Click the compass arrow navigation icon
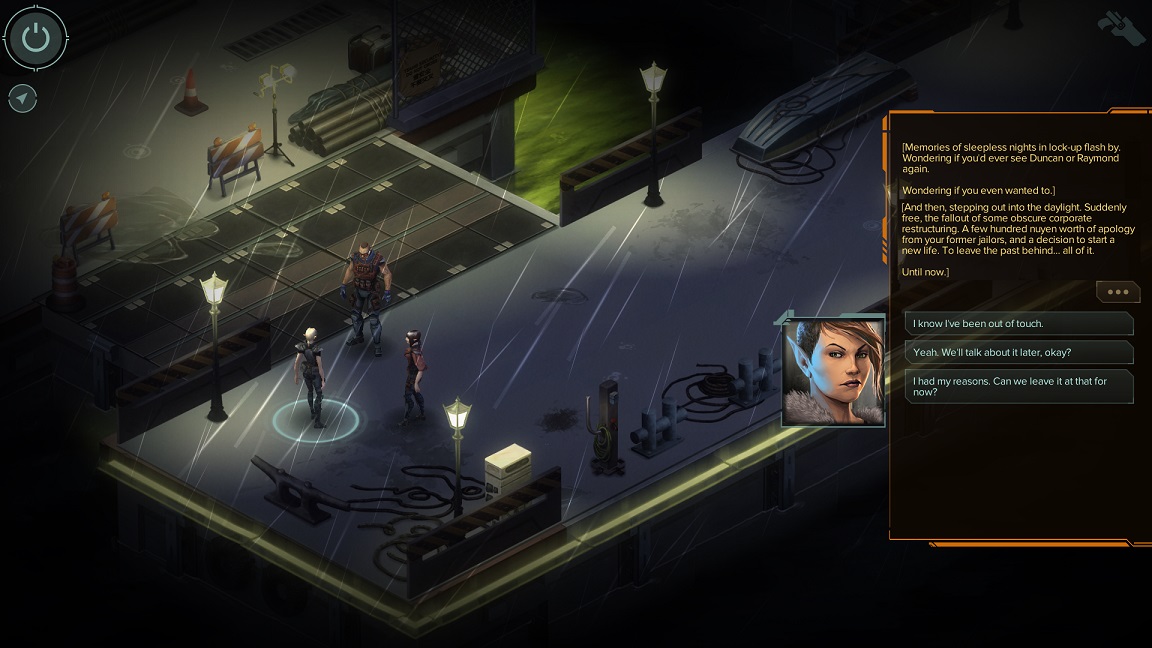Screen dimensions: 1152x648 pyautogui.click(x=22, y=98)
